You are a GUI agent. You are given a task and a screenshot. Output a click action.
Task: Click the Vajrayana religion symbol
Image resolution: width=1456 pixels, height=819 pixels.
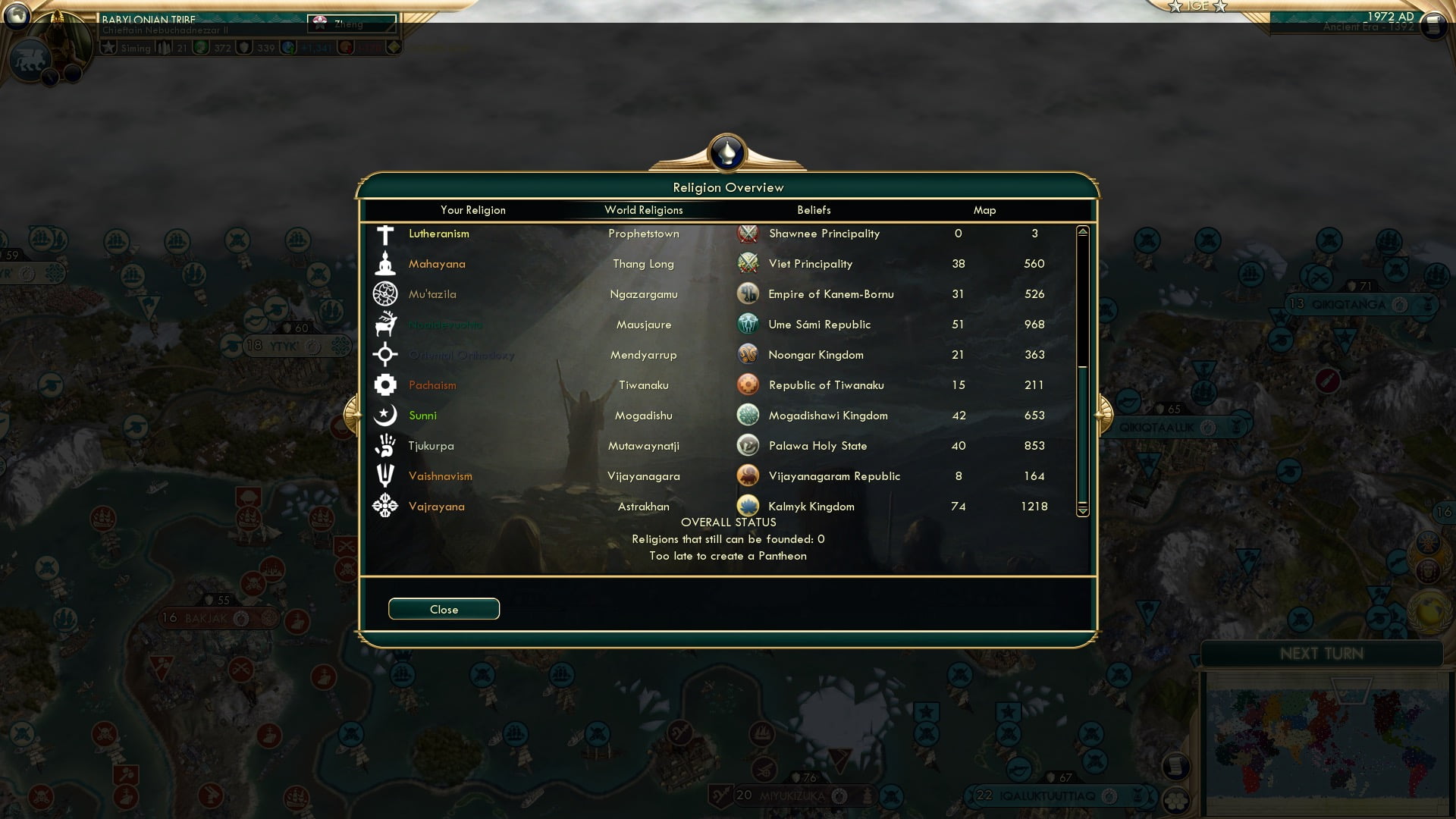click(x=385, y=507)
